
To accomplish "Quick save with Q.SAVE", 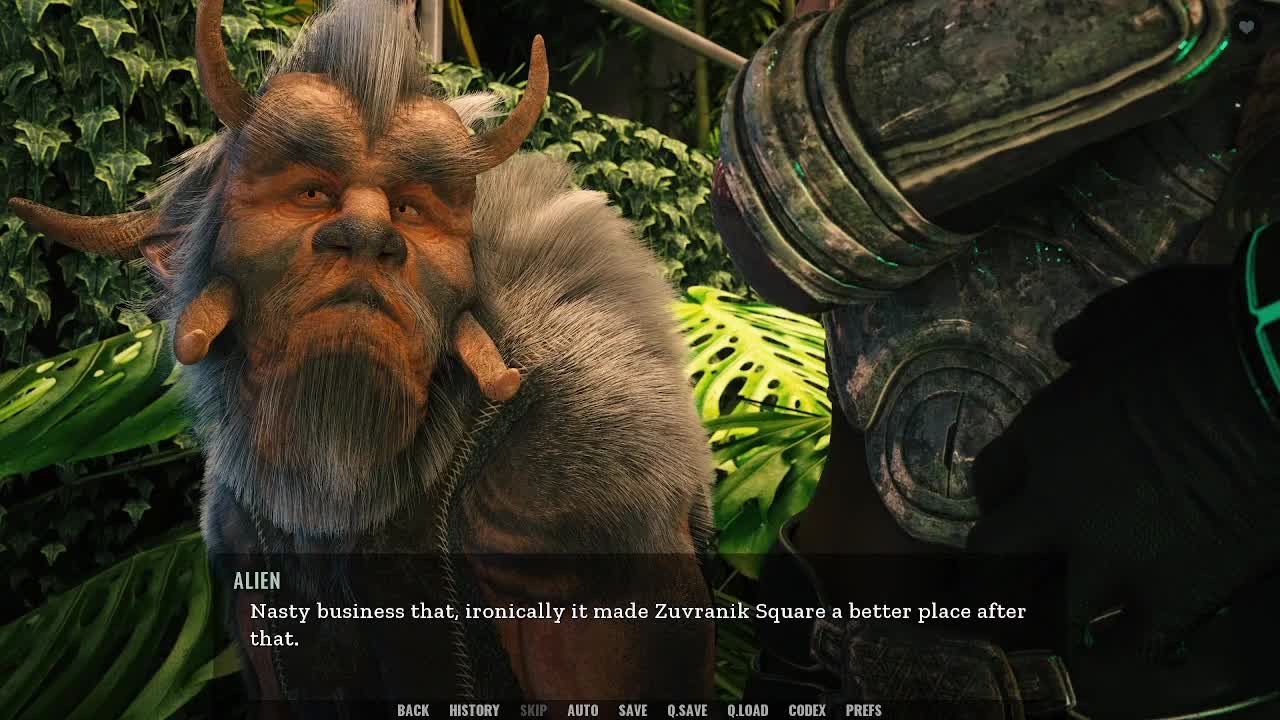I will pyautogui.click(x=687, y=710).
